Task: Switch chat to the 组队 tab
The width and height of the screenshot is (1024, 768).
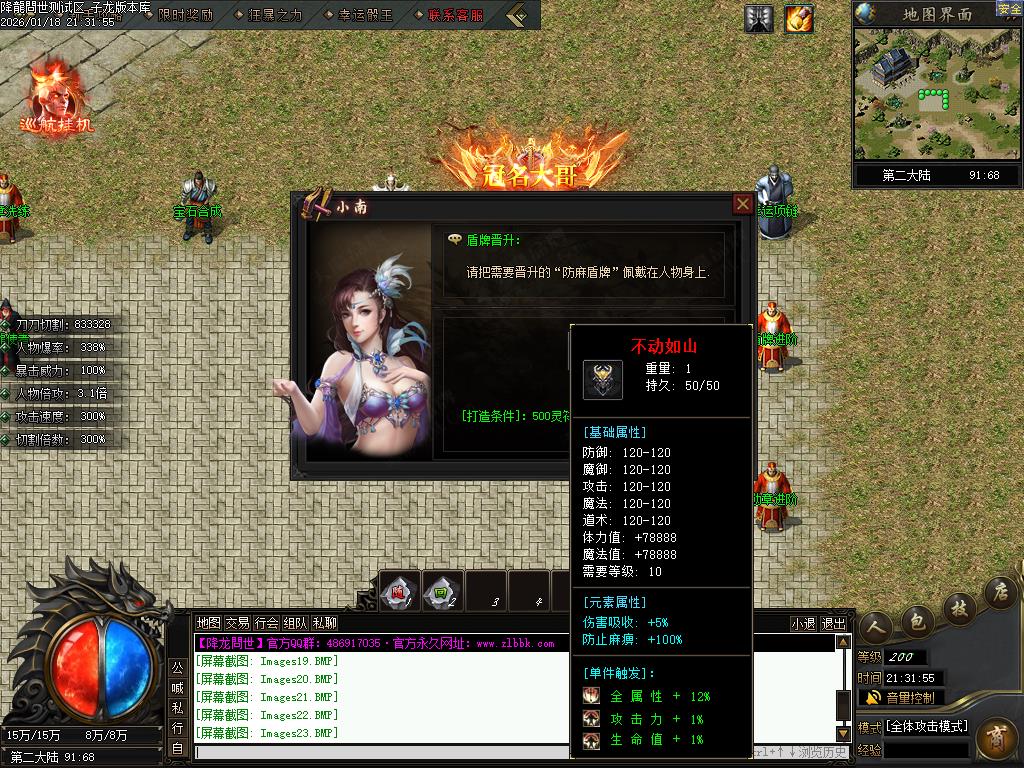Action: 295,623
